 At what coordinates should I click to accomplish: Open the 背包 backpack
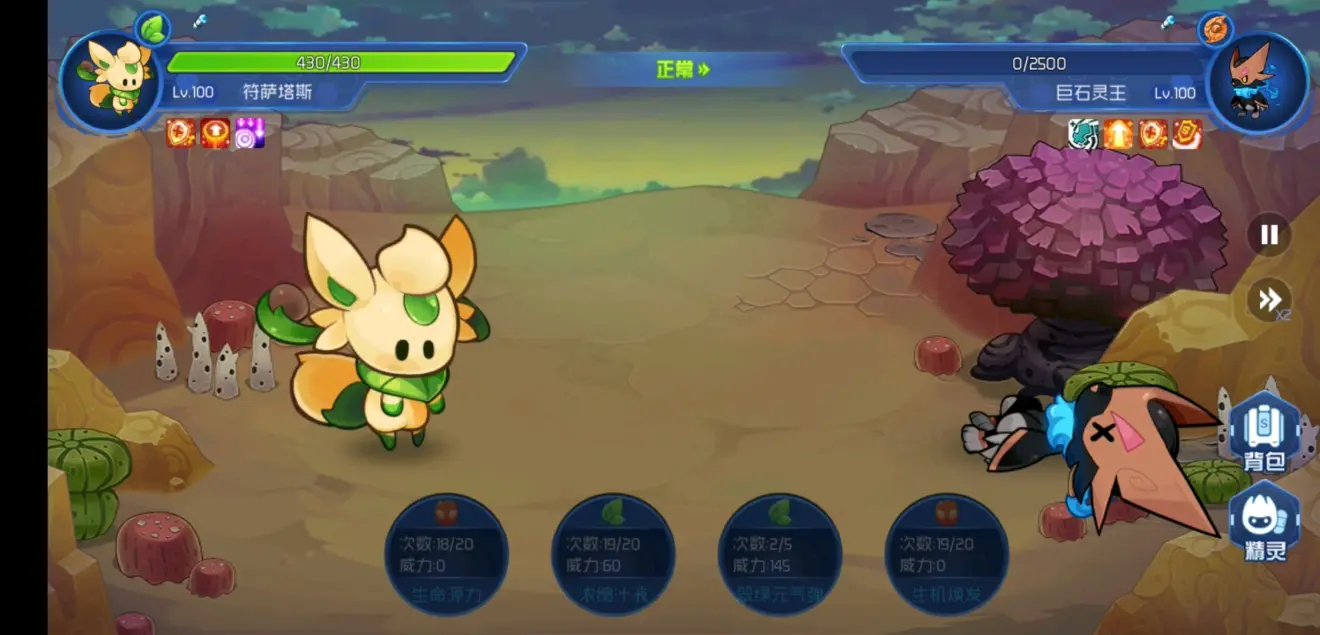[x=1265, y=433]
